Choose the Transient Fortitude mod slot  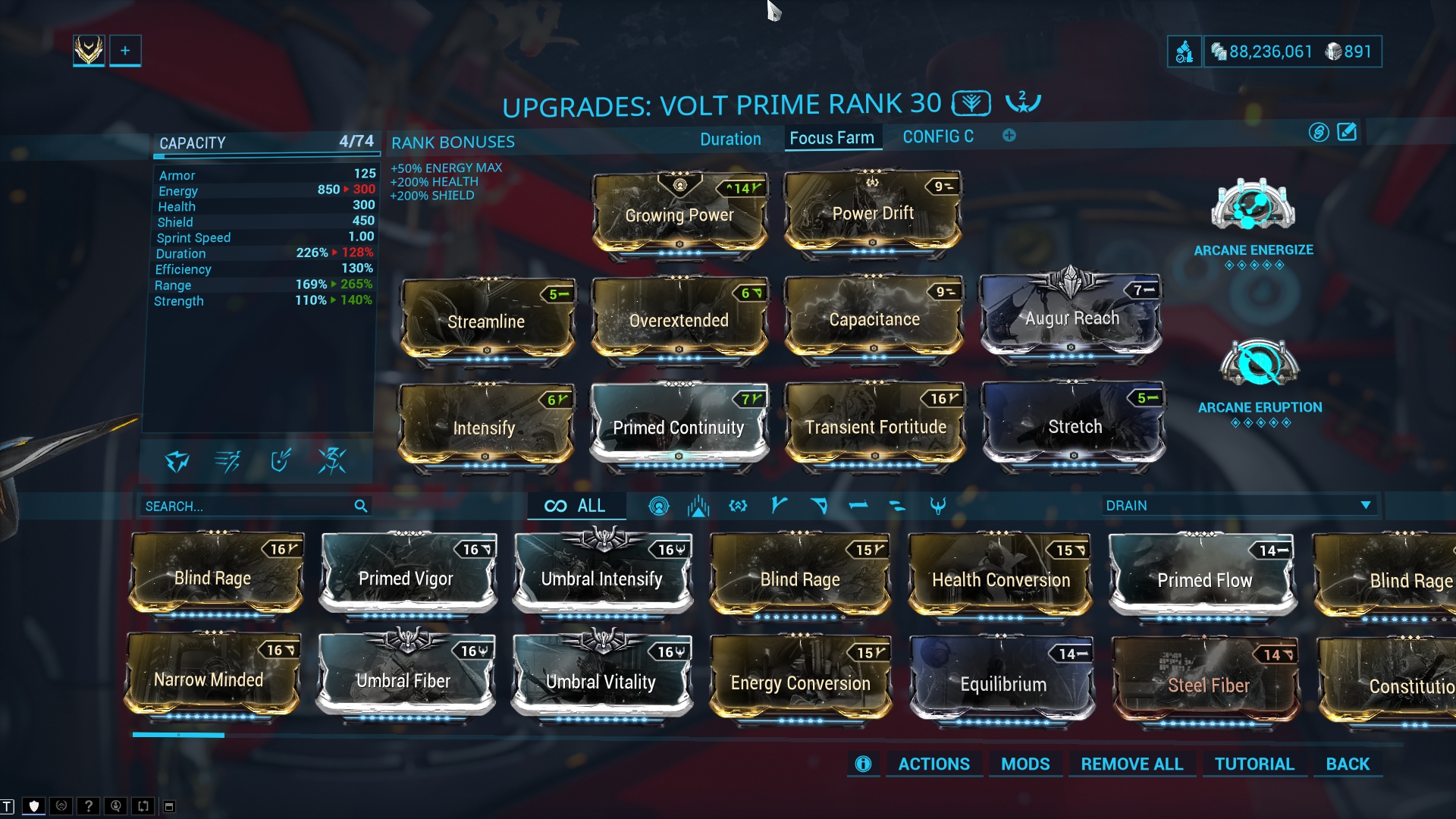(875, 426)
